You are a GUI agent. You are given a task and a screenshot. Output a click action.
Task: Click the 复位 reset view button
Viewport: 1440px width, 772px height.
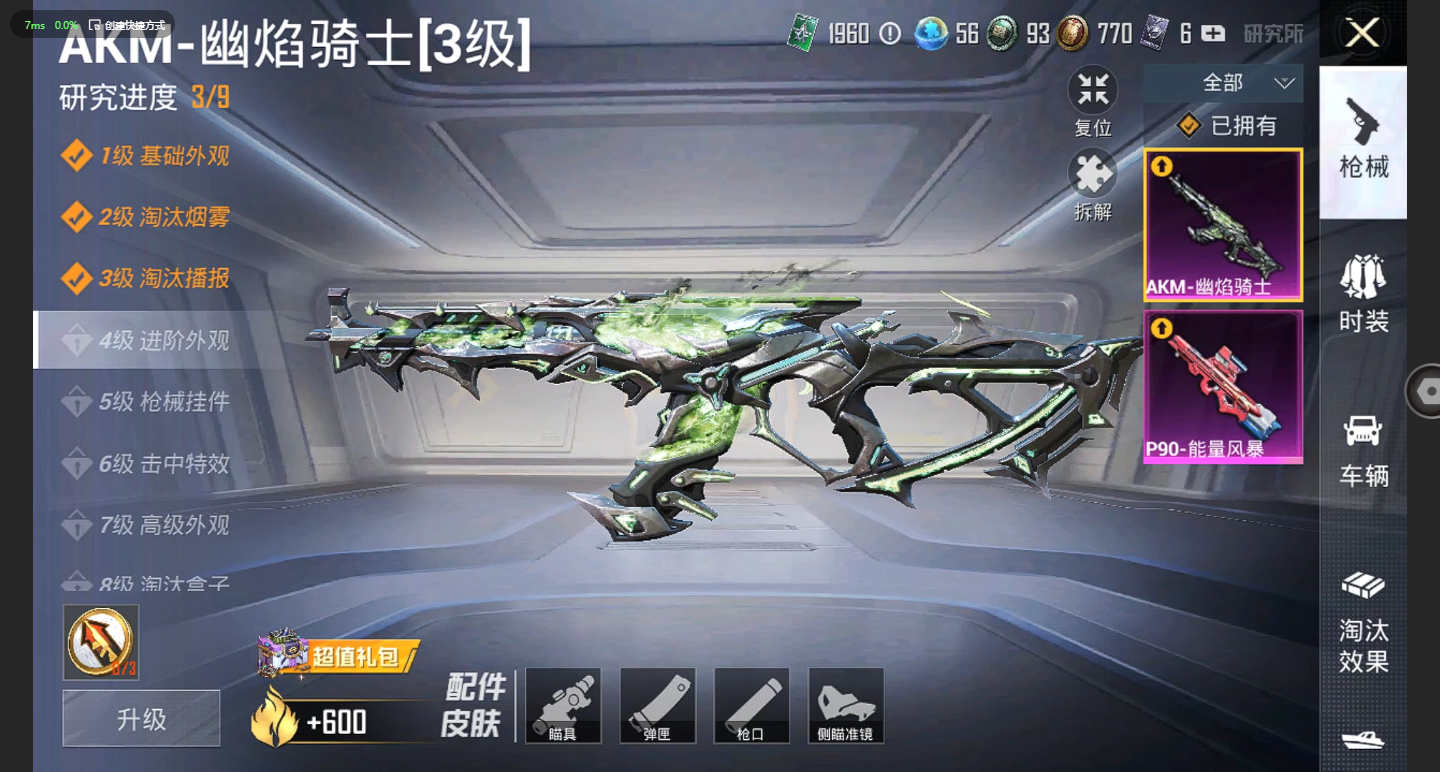coord(1093,102)
